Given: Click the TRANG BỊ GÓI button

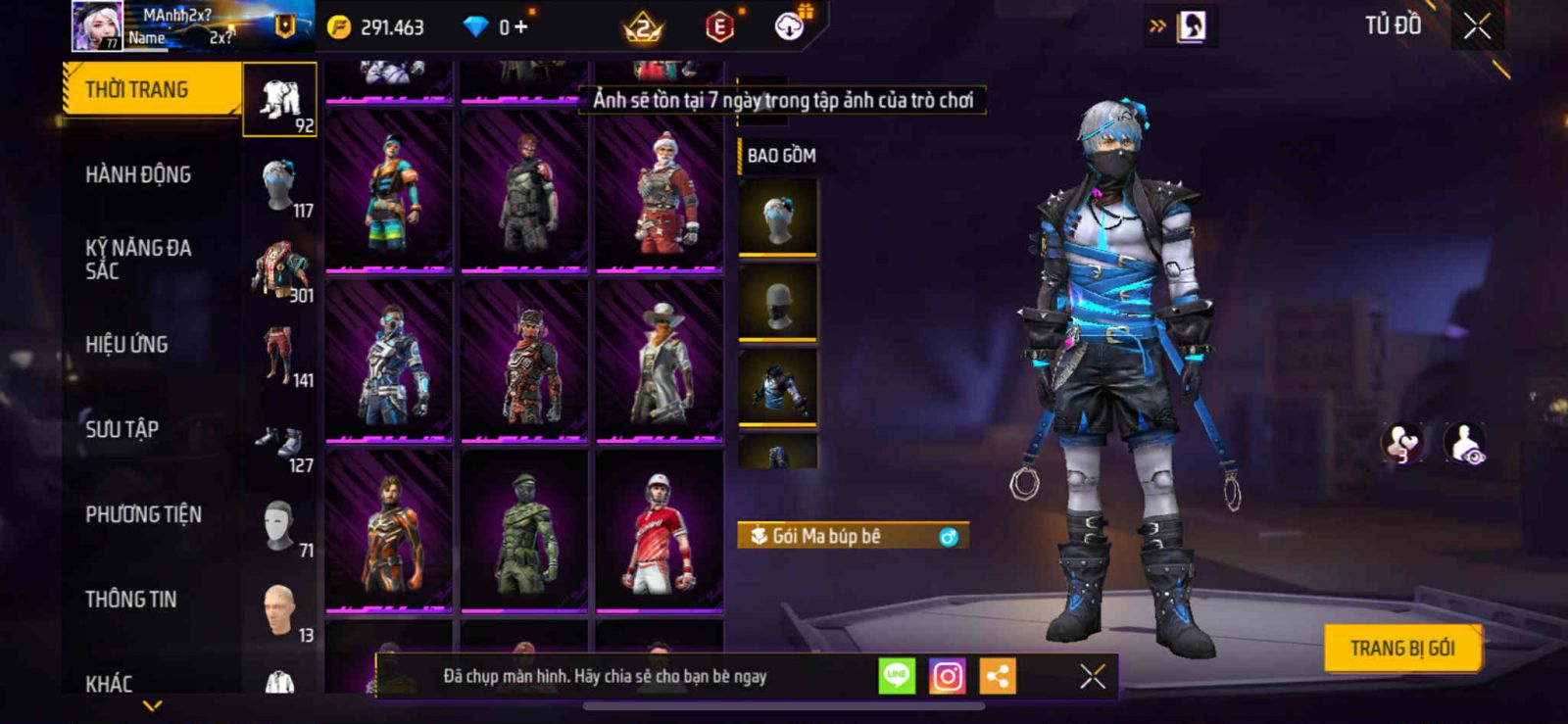Looking at the screenshot, I should [x=1401, y=649].
